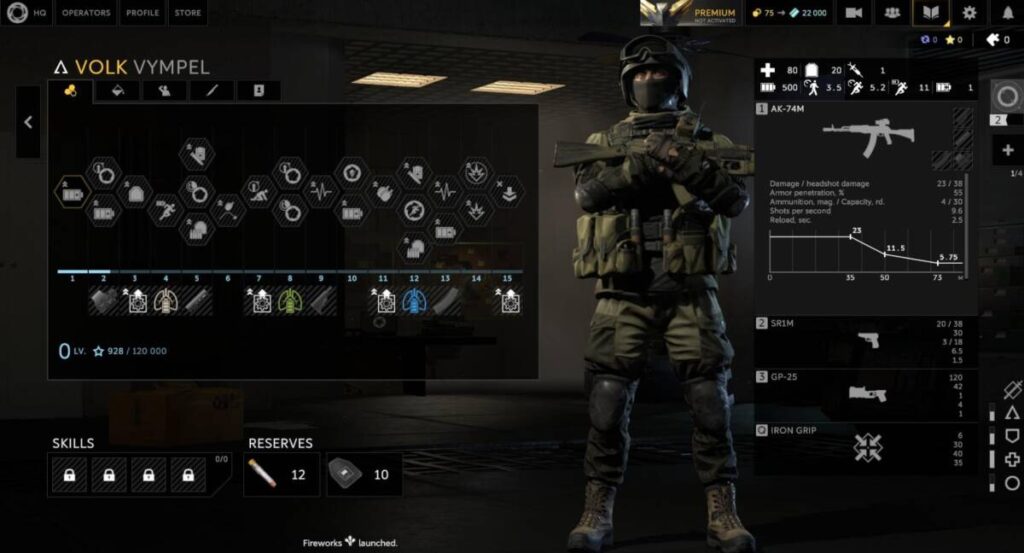Viewport: 1024px width, 553px height.
Task: Click the back arrow beside the talent panel
Action: (28, 122)
